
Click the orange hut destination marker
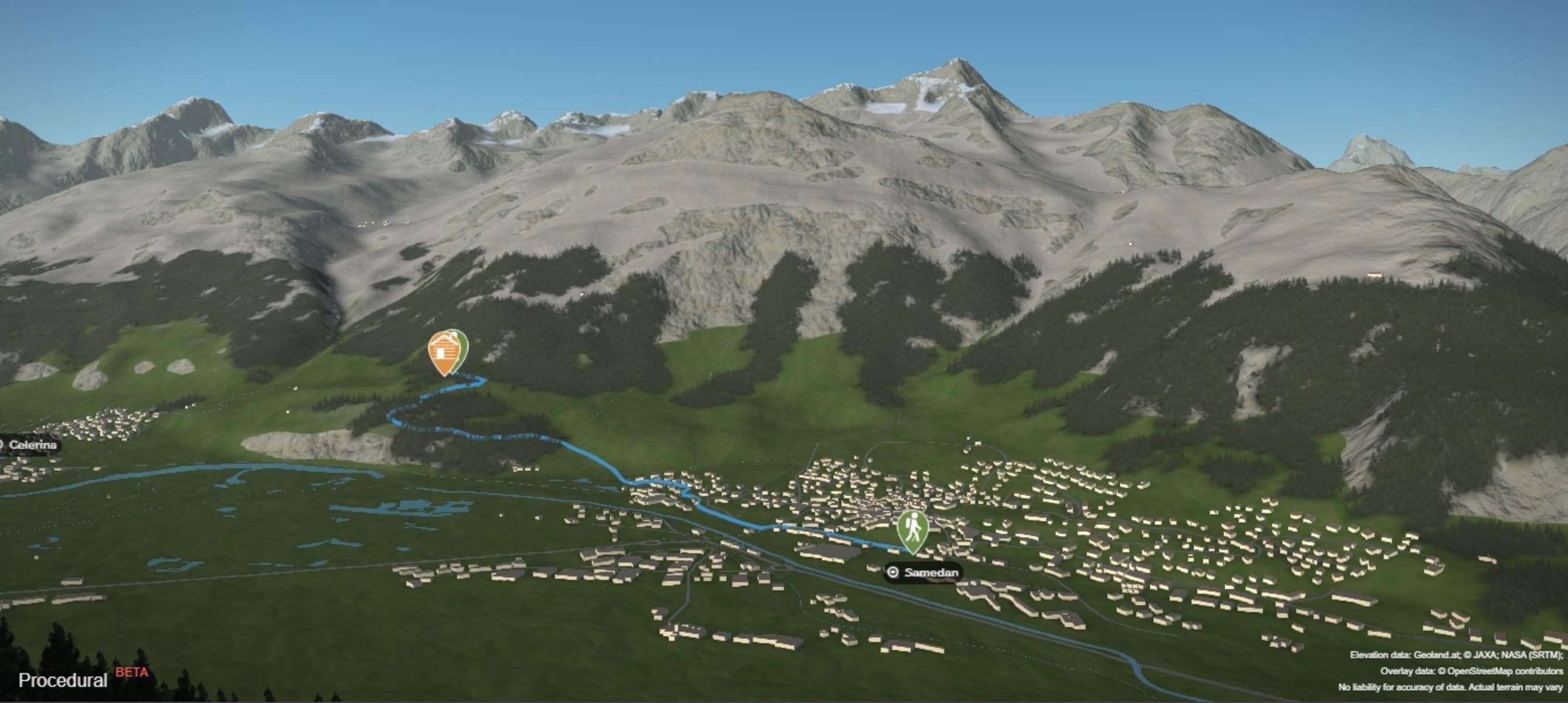444,352
